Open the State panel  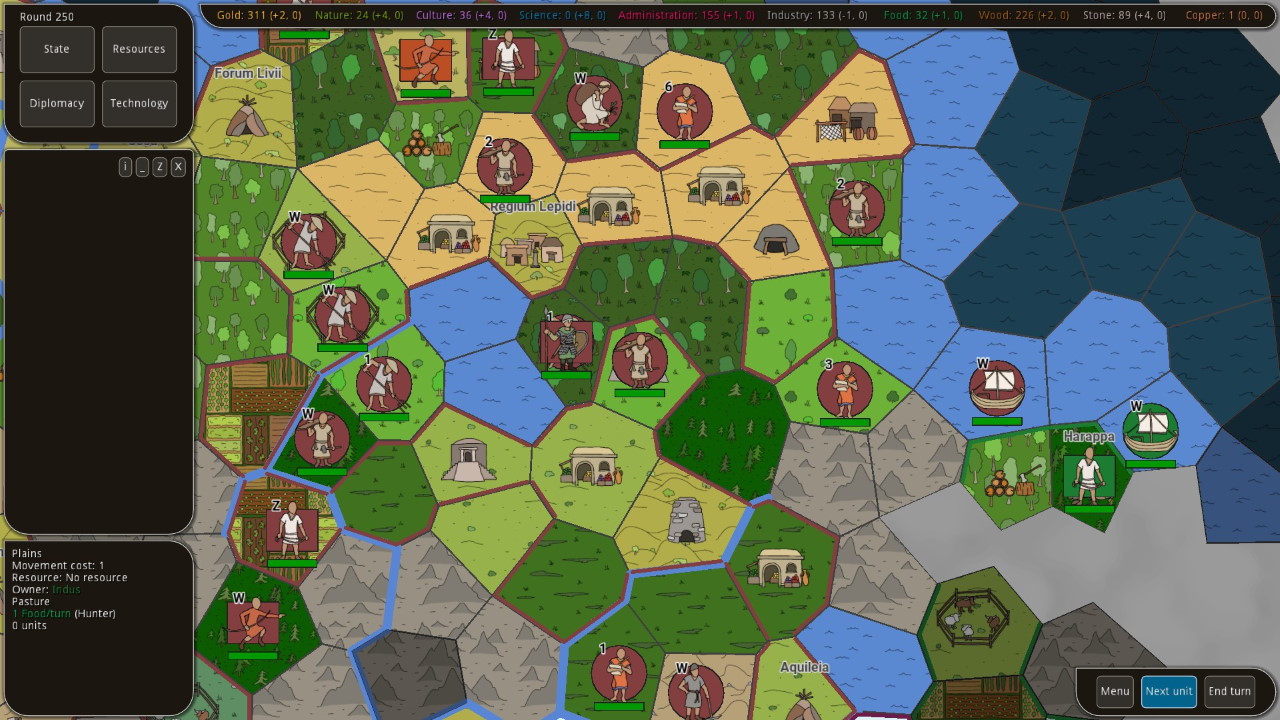click(57, 49)
